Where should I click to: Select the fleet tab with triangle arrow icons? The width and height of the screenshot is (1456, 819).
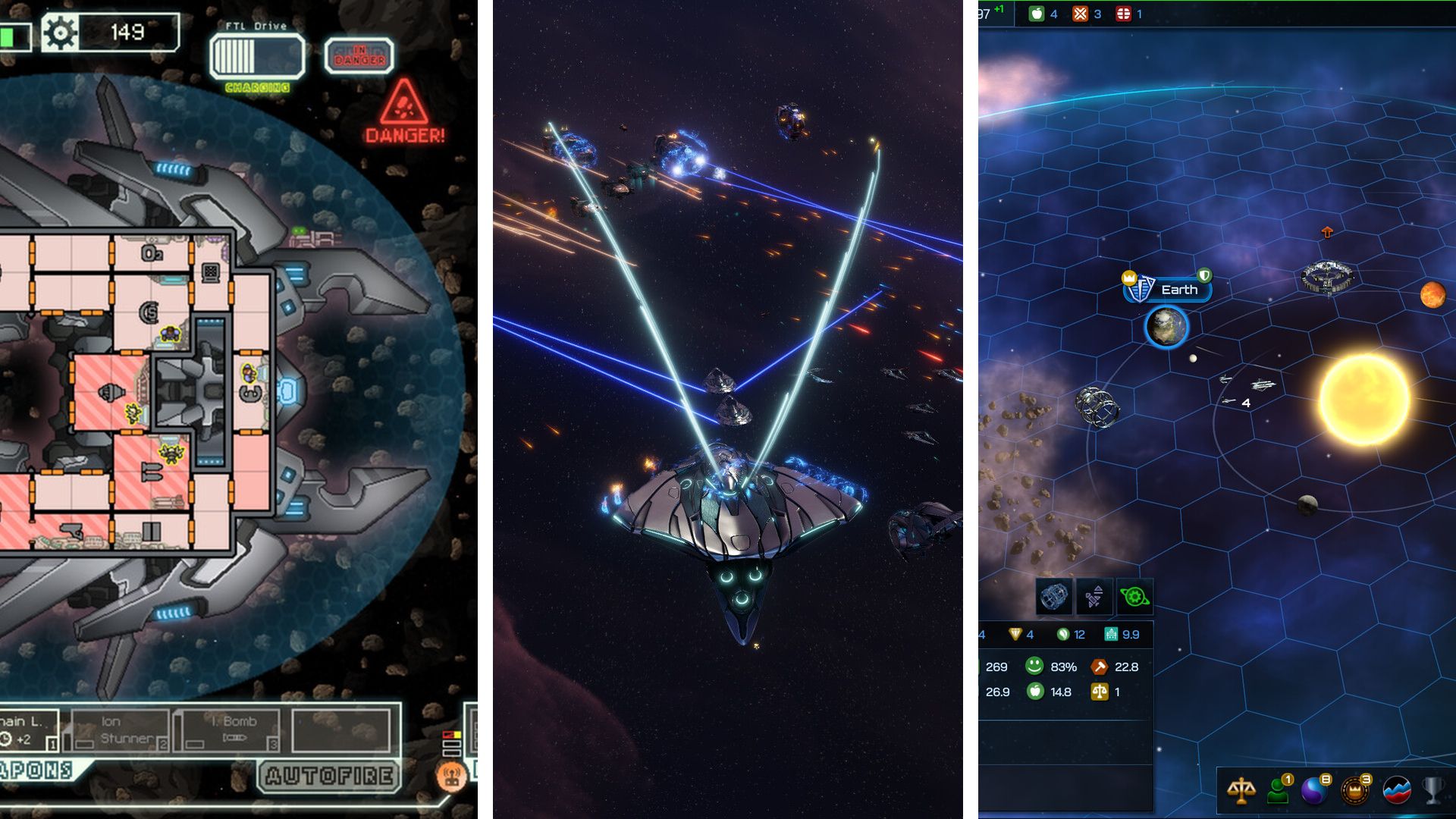[1094, 598]
